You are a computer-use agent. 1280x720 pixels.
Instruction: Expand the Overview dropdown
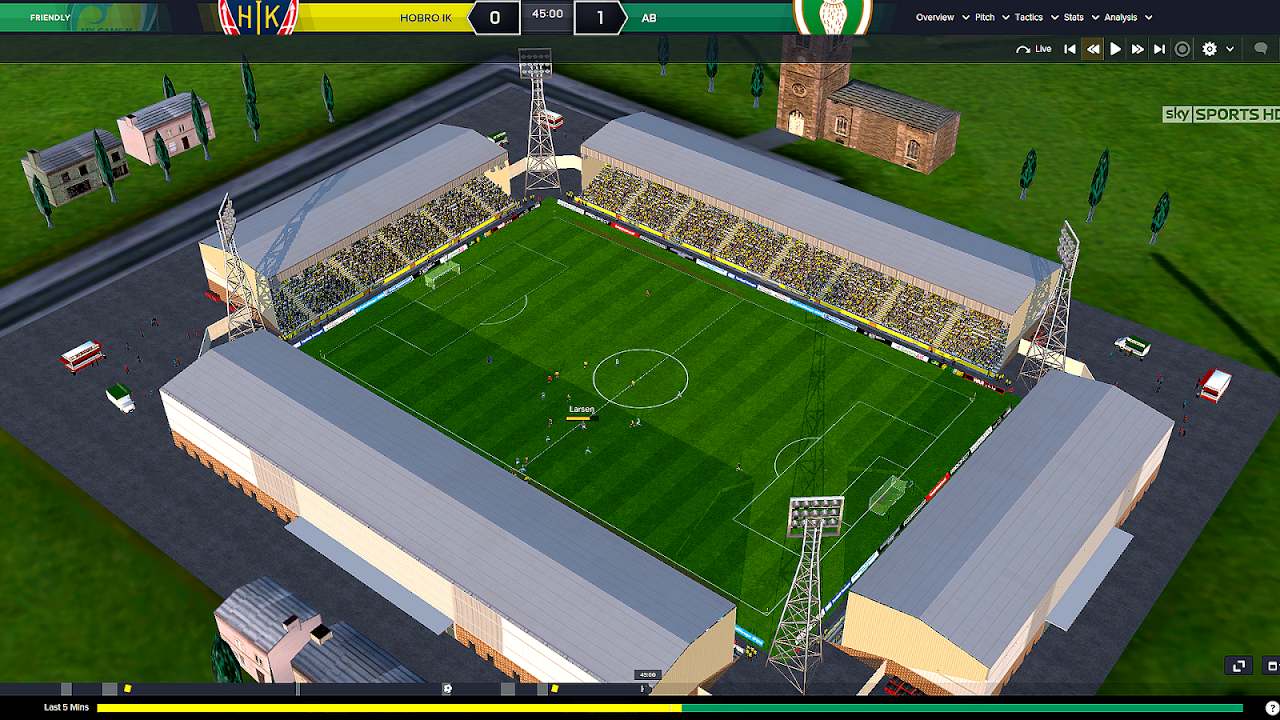935,17
